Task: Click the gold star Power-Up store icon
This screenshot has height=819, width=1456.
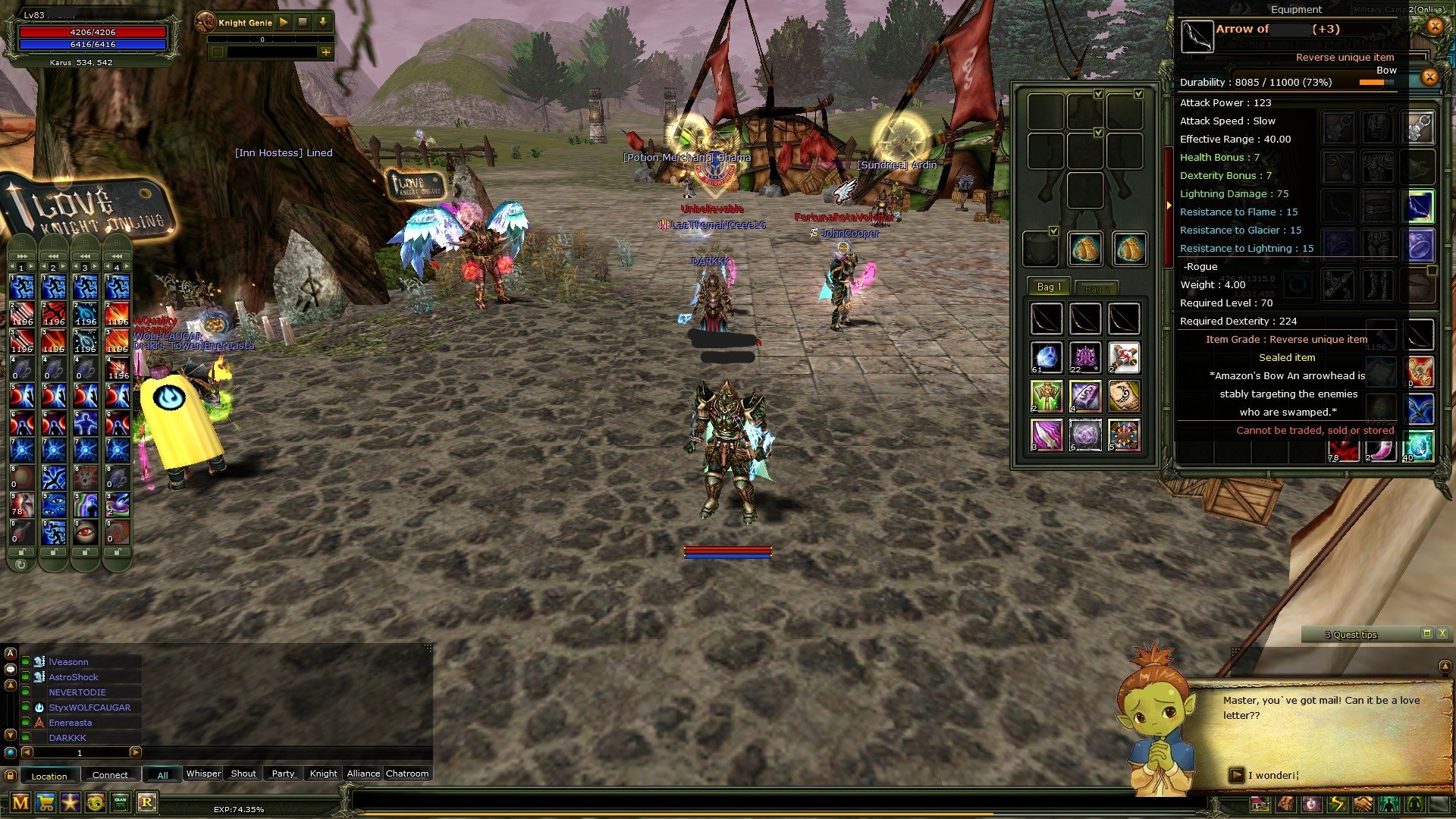Action: [70, 803]
